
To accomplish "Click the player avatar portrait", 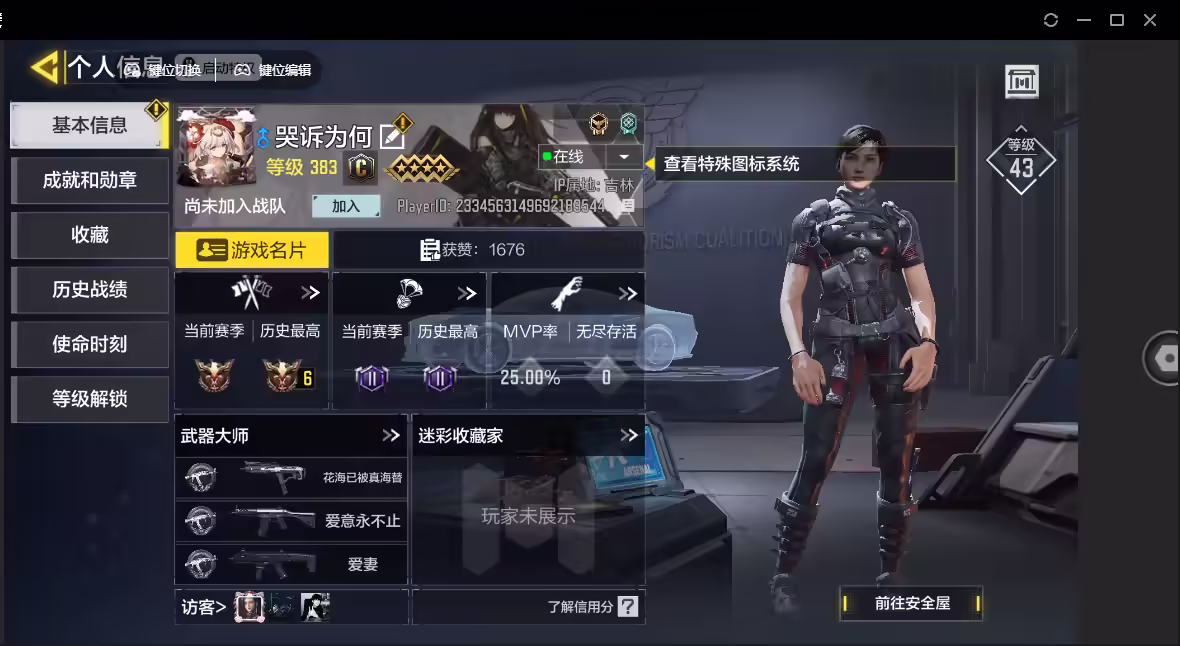I will [215, 147].
